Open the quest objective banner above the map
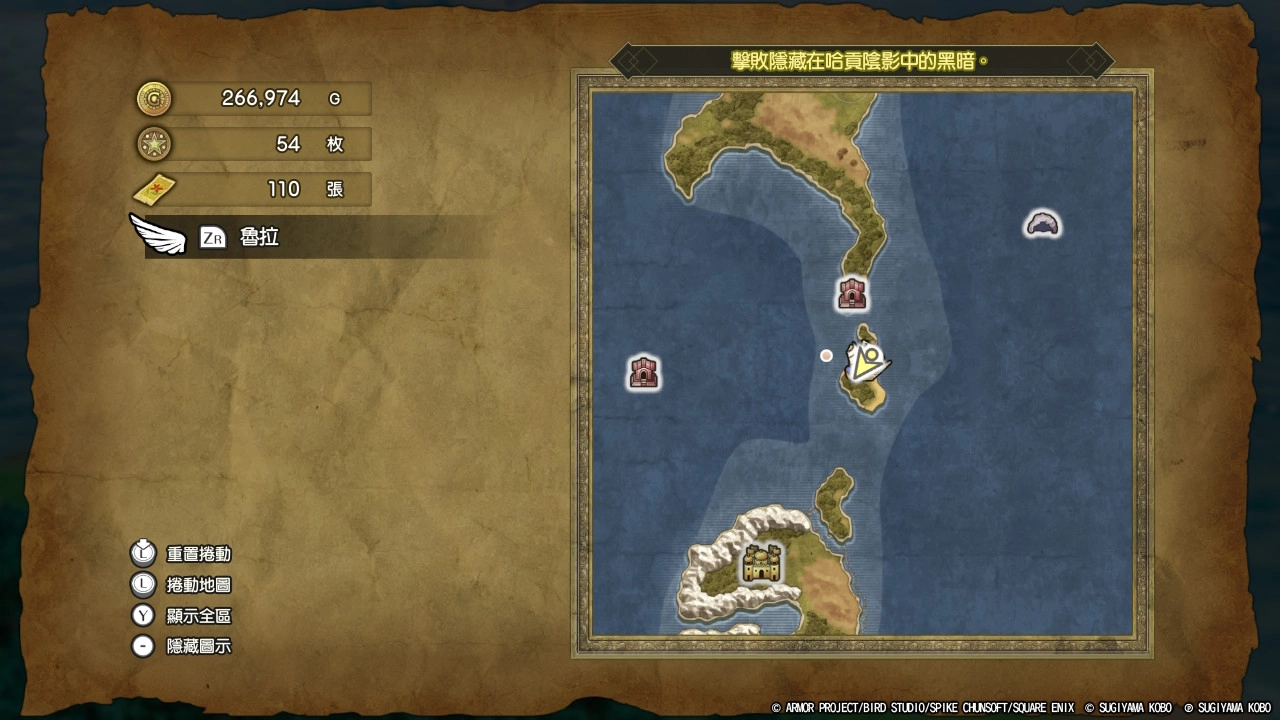 pos(861,61)
